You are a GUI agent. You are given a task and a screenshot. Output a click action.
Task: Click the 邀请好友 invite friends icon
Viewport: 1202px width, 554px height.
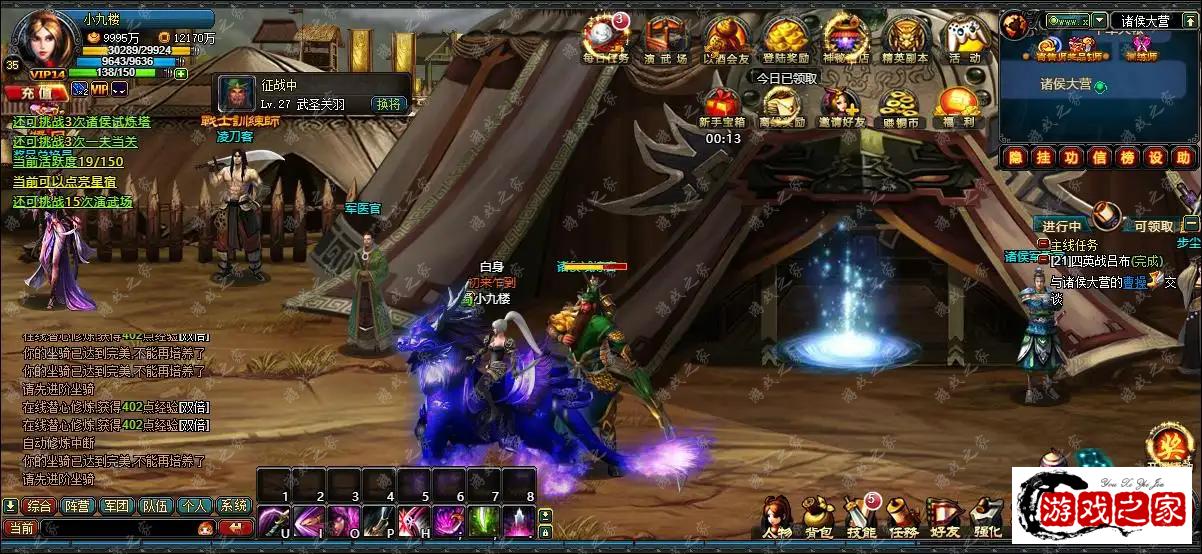(x=840, y=106)
